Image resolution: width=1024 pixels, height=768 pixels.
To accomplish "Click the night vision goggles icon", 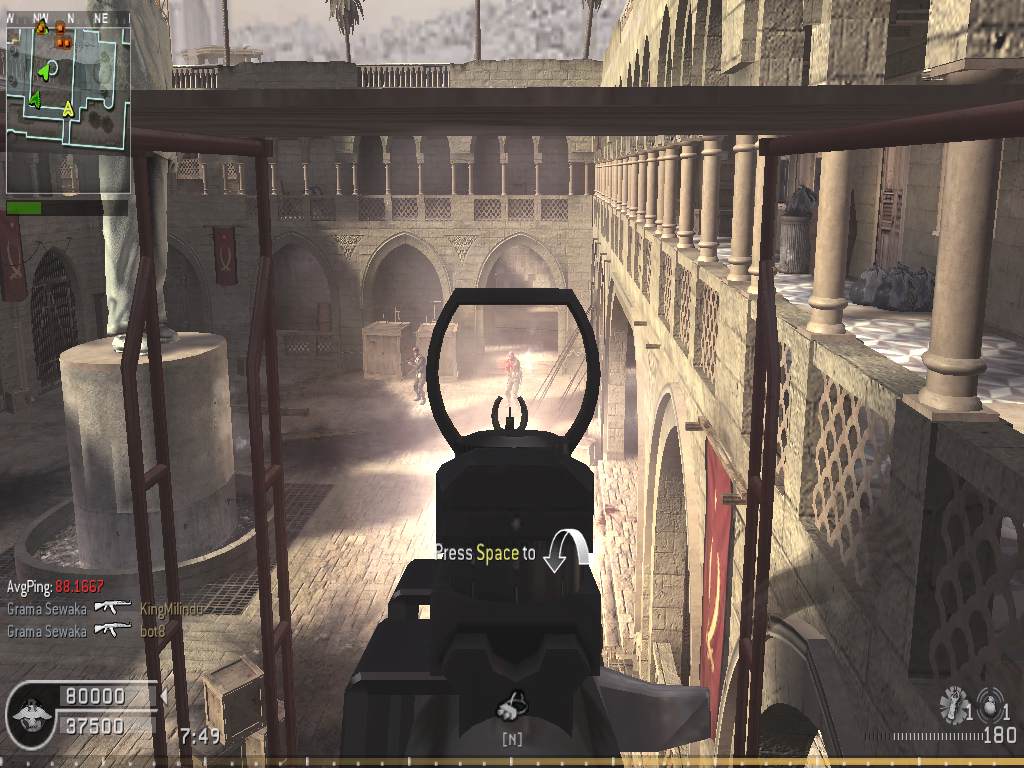I will 512,707.
